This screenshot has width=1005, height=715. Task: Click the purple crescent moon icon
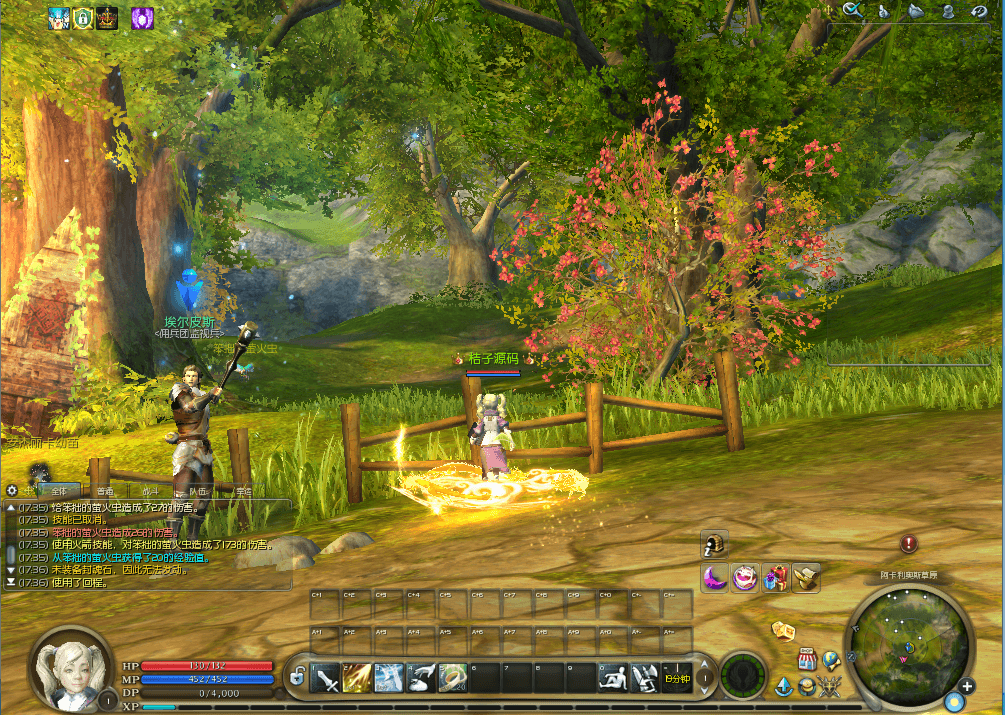tap(714, 577)
